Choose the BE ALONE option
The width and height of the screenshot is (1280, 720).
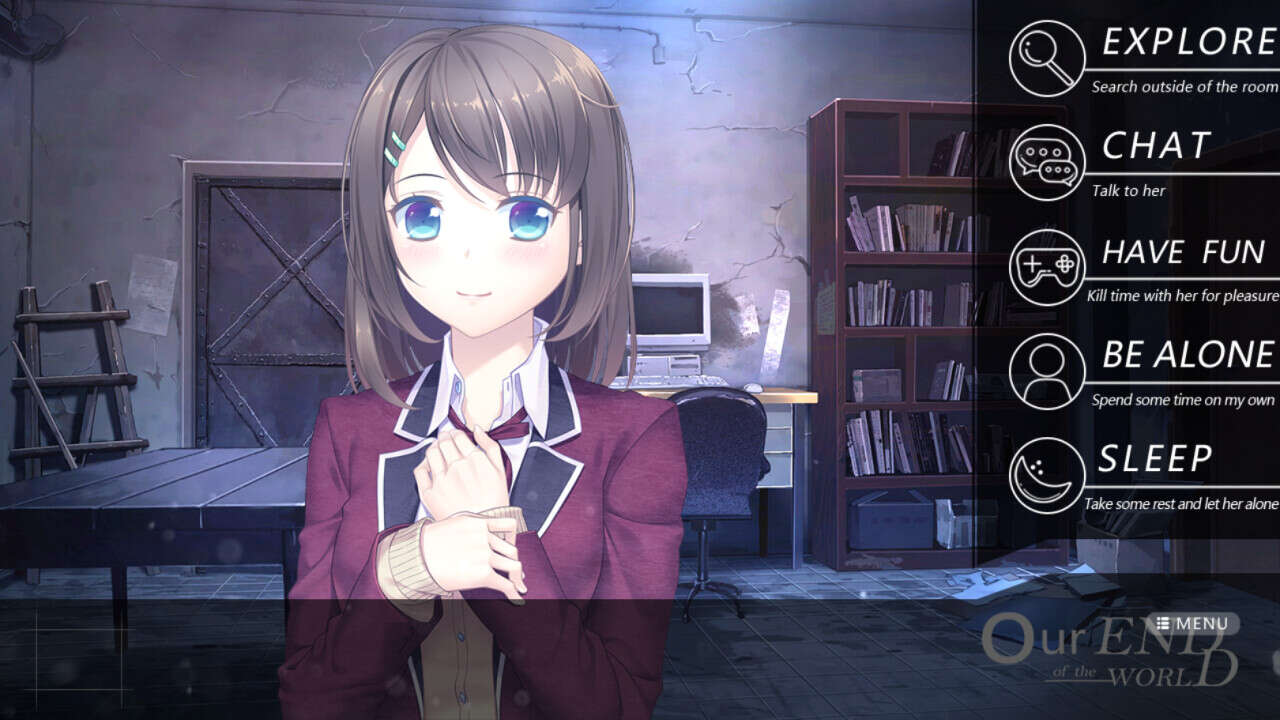[x=1188, y=355]
